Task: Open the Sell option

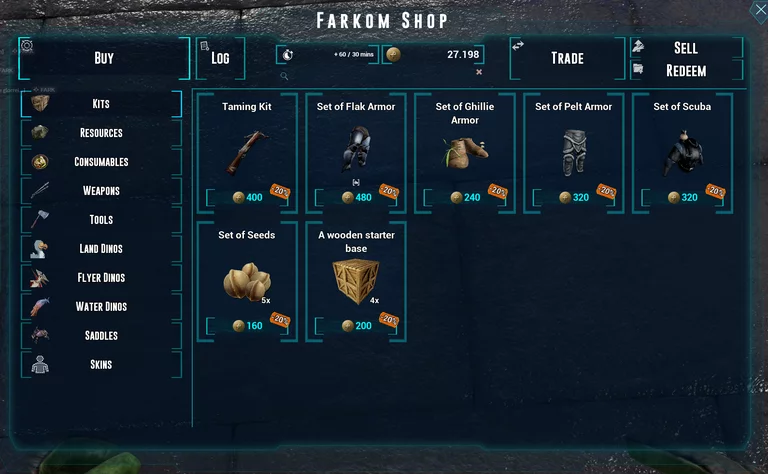Action: pyautogui.click(x=686, y=48)
